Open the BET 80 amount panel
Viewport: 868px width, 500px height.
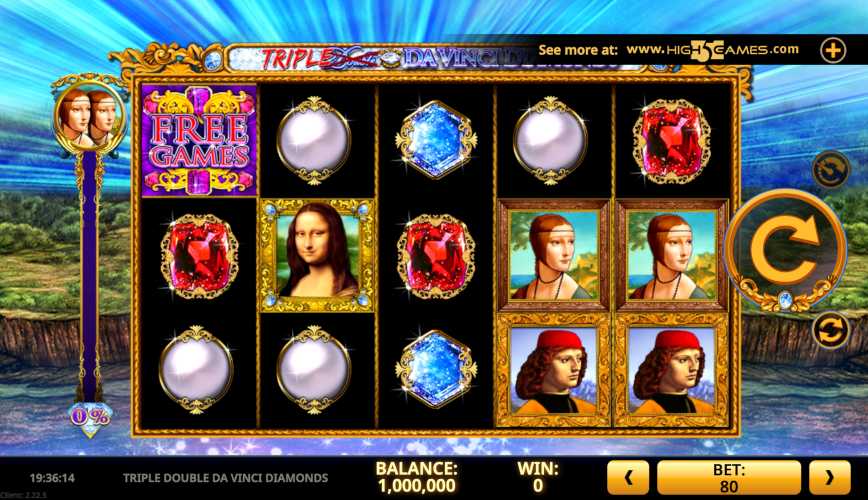point(729,478)
